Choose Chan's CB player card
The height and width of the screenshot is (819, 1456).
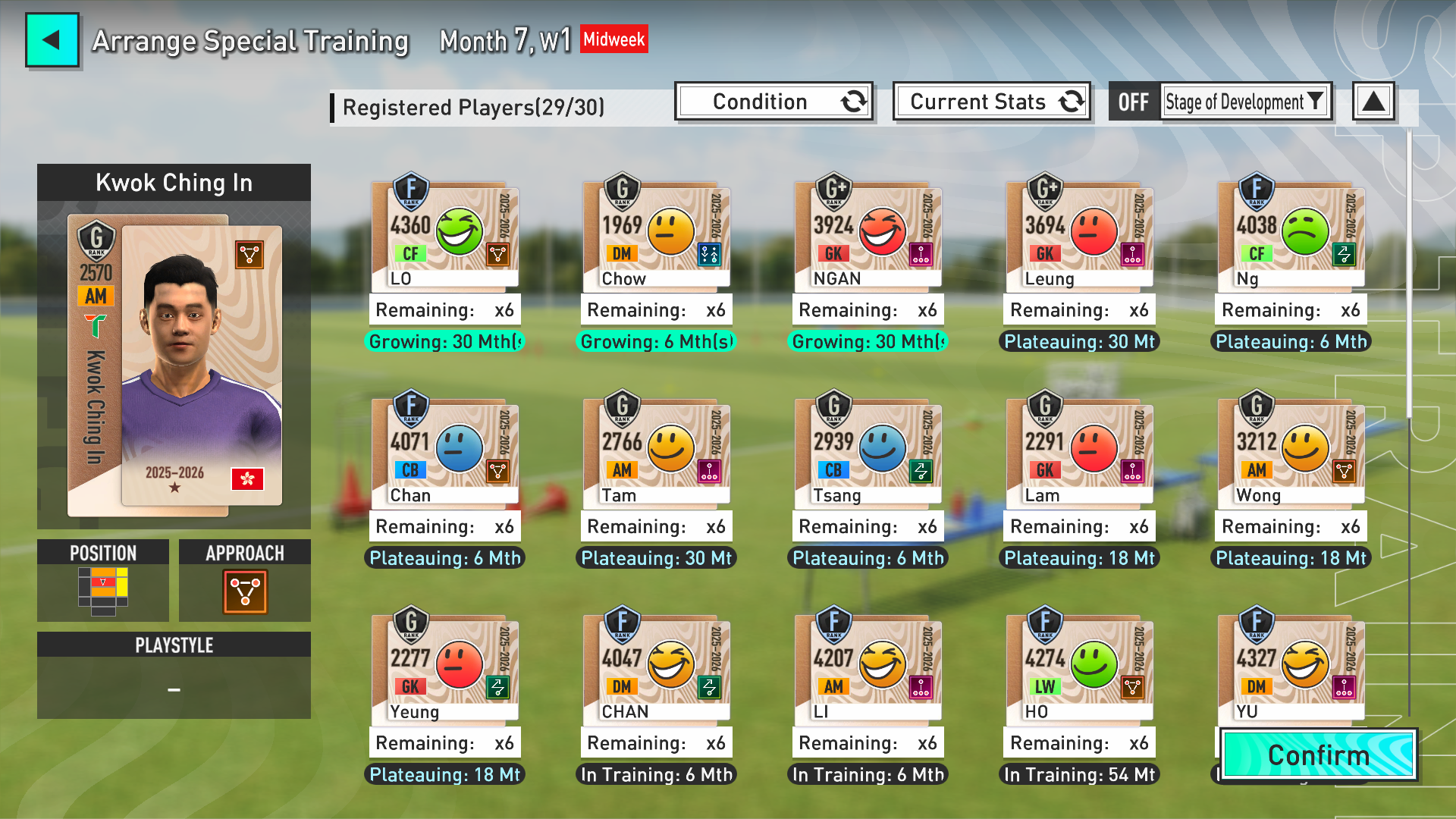click(x=444, y=453)
